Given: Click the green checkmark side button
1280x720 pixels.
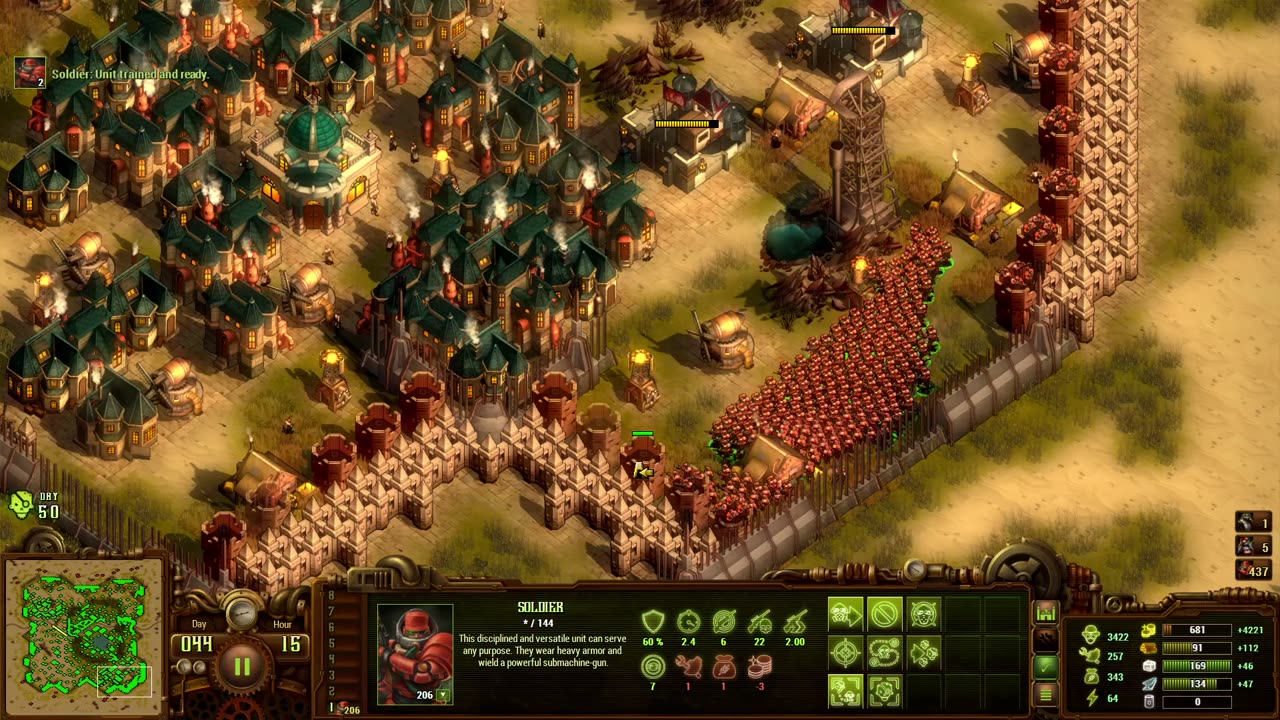Looking at the screenshot, I should [1046, 665].
